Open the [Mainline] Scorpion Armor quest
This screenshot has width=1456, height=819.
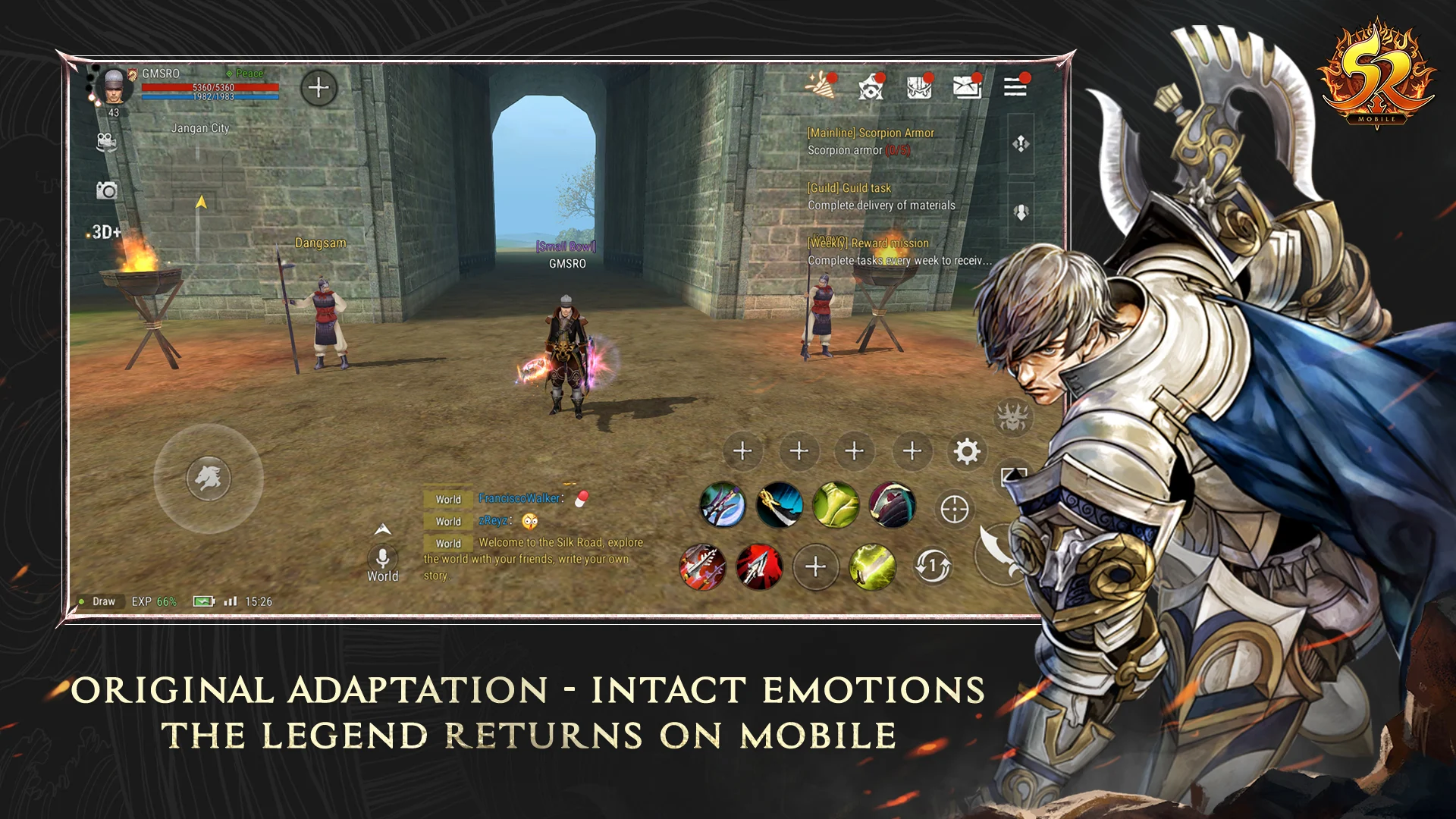(869, 133)
